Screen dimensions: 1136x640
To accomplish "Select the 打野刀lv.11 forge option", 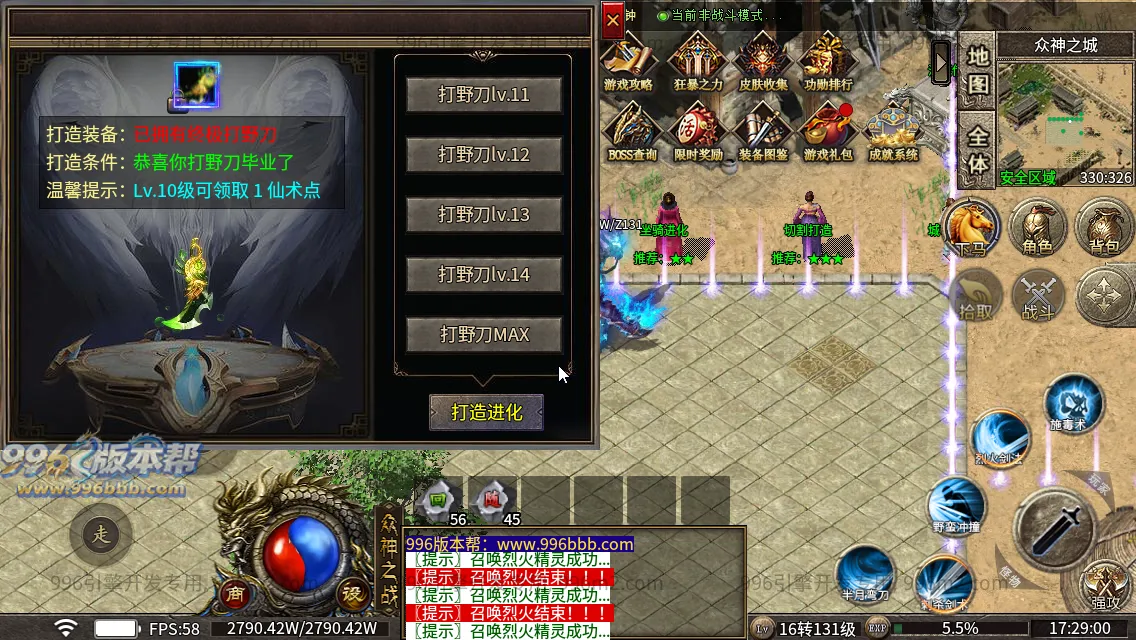I will (x=484, y=95).
